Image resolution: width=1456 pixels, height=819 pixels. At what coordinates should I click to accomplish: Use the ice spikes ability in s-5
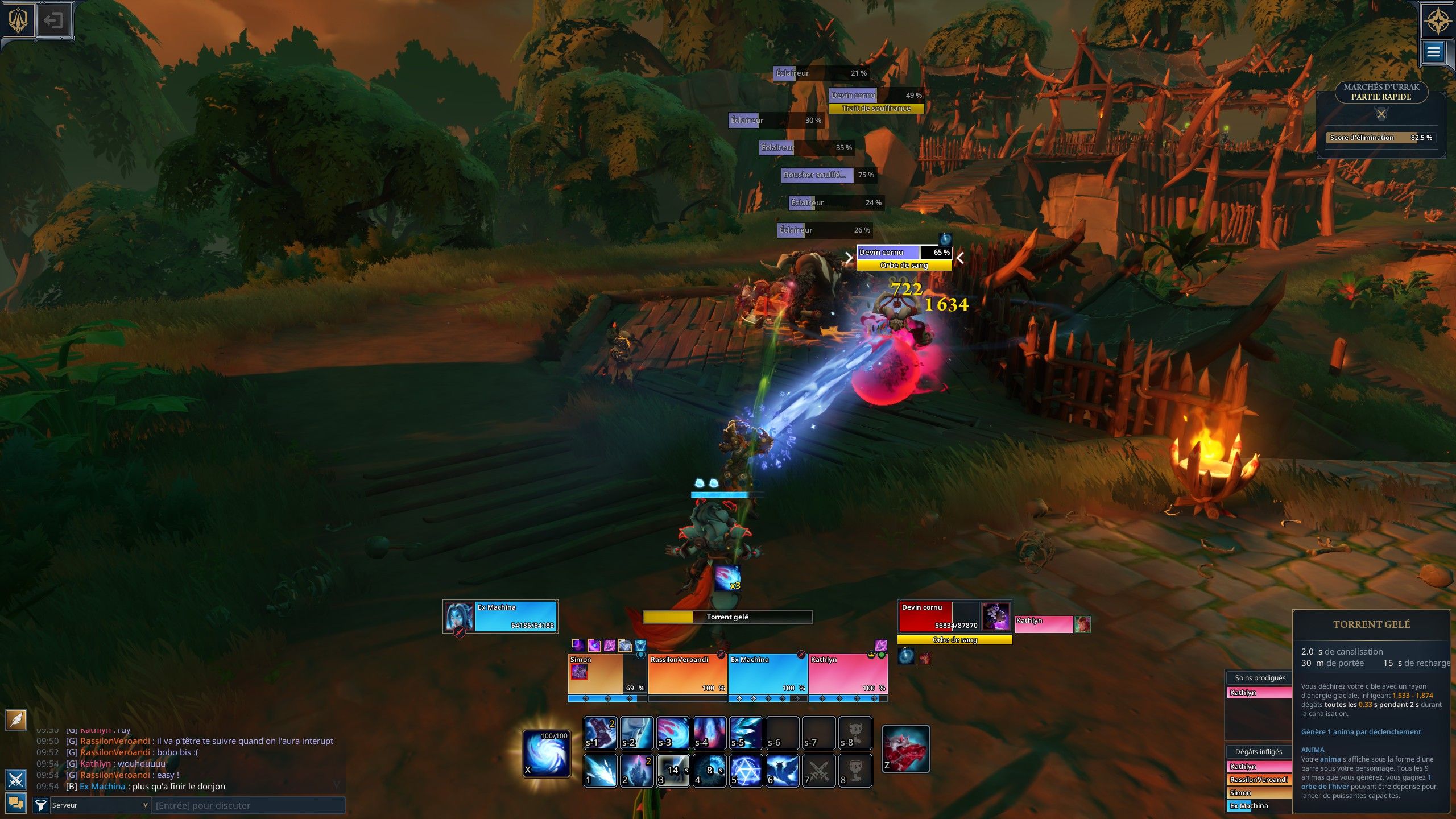[x=746, y=733]
